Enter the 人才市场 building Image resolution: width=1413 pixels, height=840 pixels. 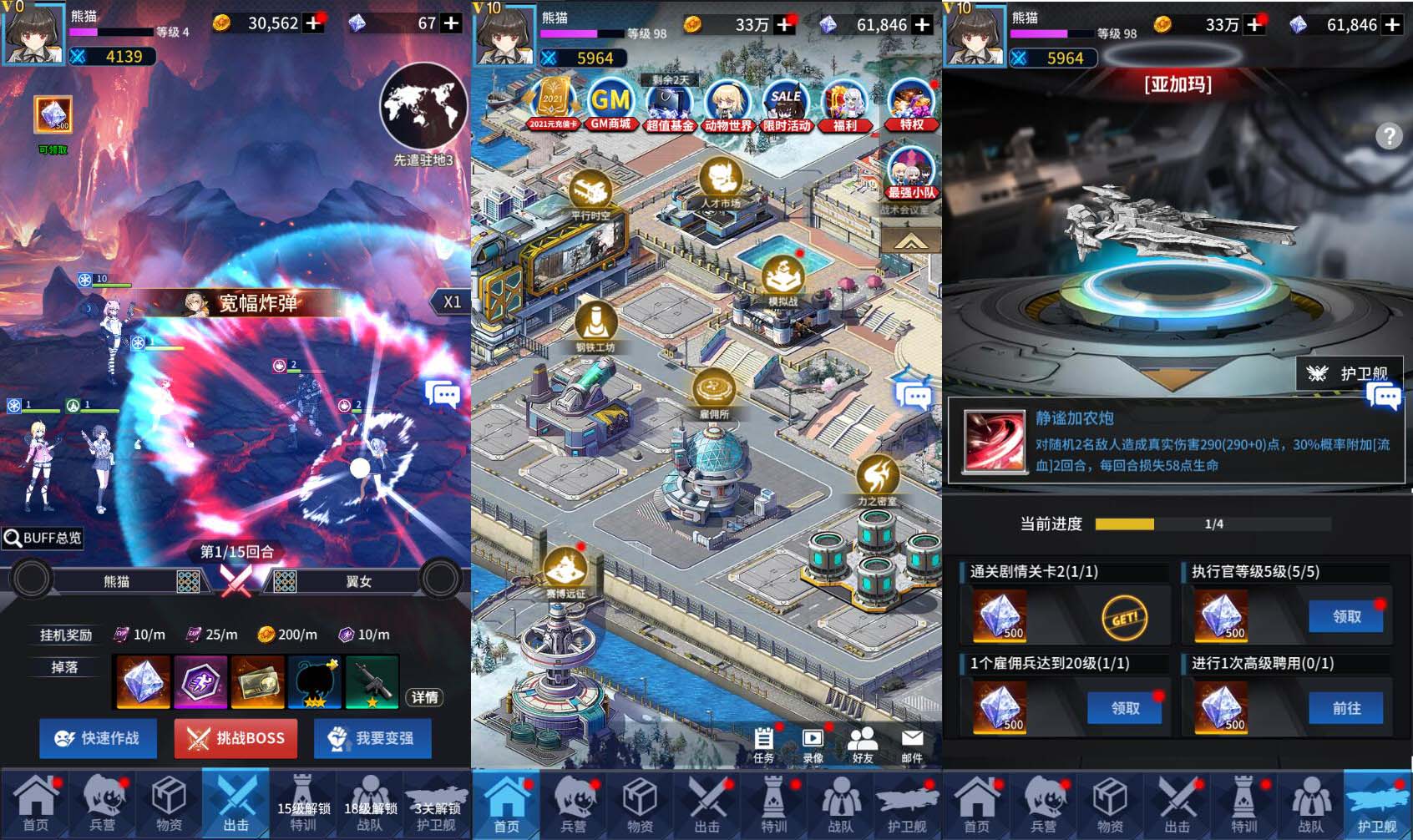(x=720, y=184)
